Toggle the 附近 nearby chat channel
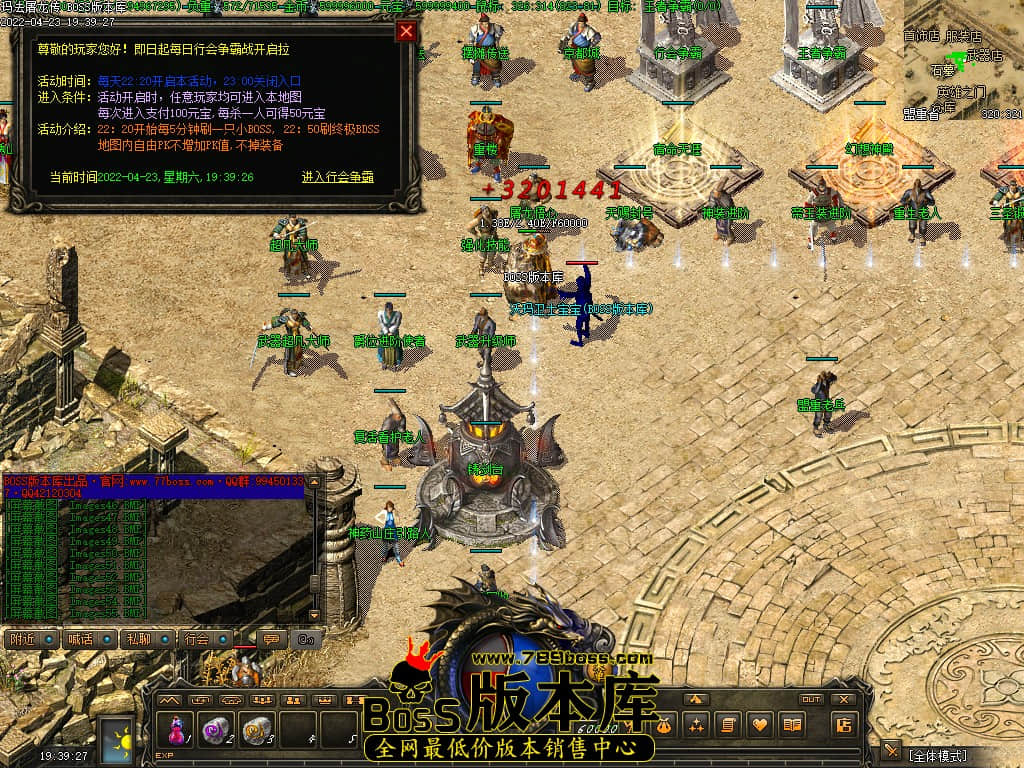1024x768 pixels. click(x=31, y=639)
